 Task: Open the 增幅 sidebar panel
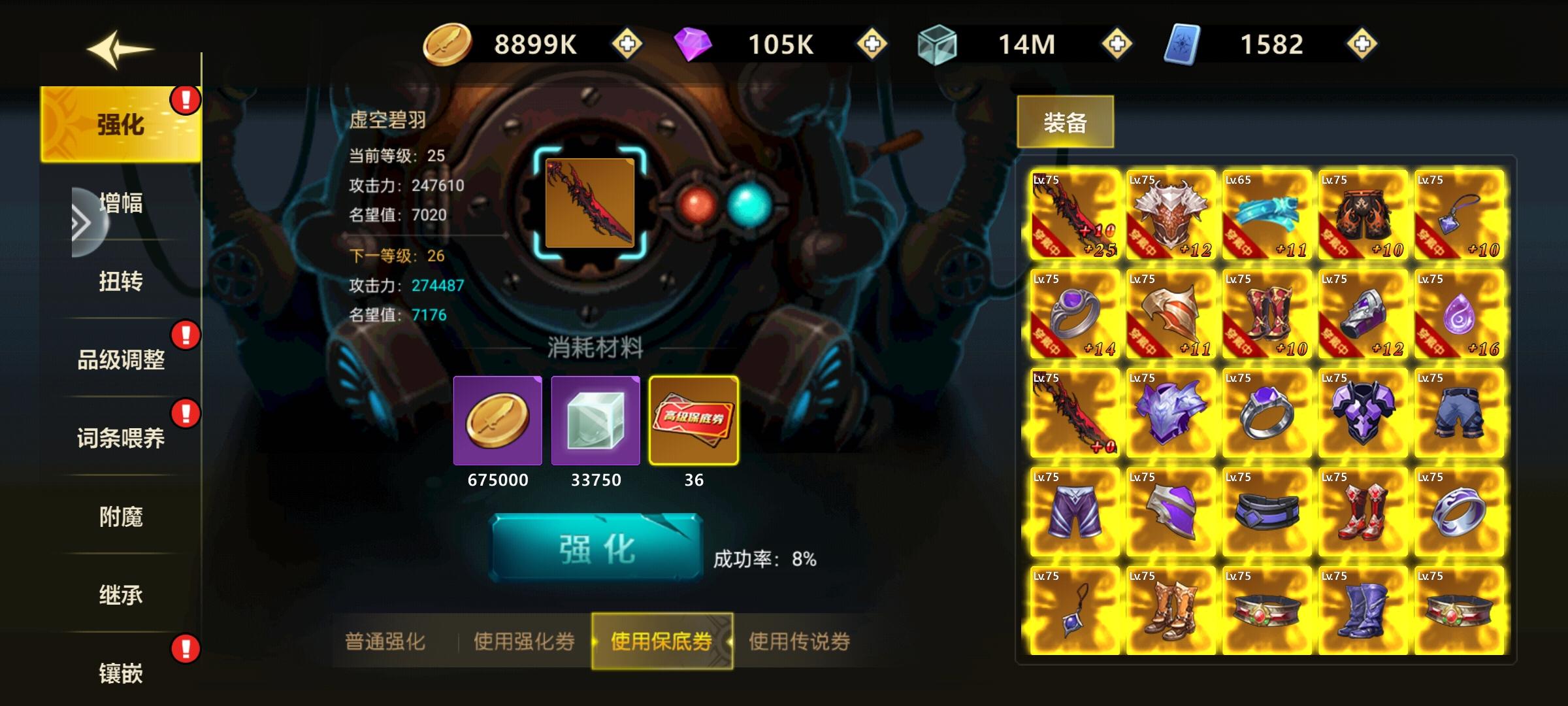click(x=122, y=203)
